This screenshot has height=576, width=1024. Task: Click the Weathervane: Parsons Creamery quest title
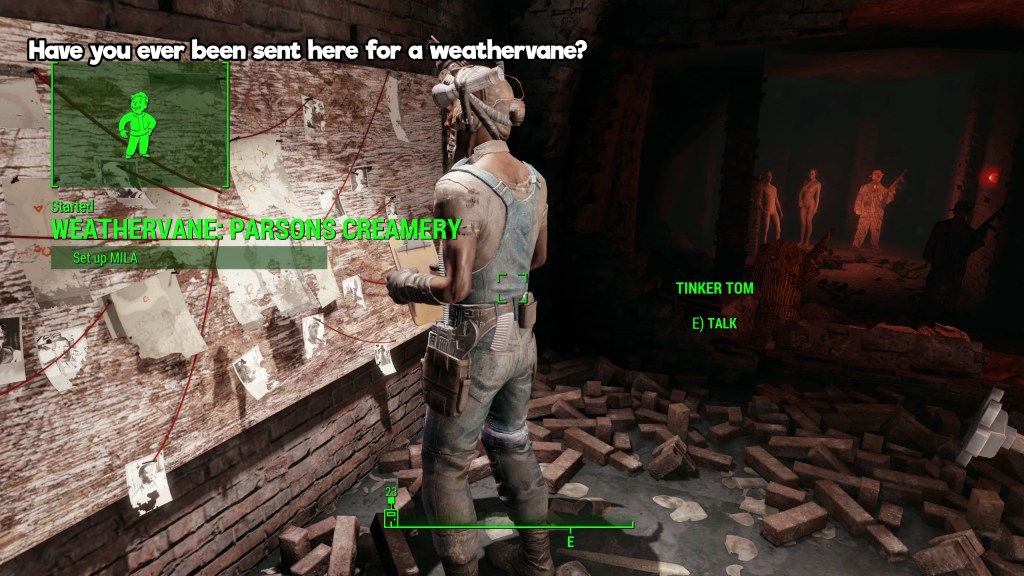click(255, 229)
